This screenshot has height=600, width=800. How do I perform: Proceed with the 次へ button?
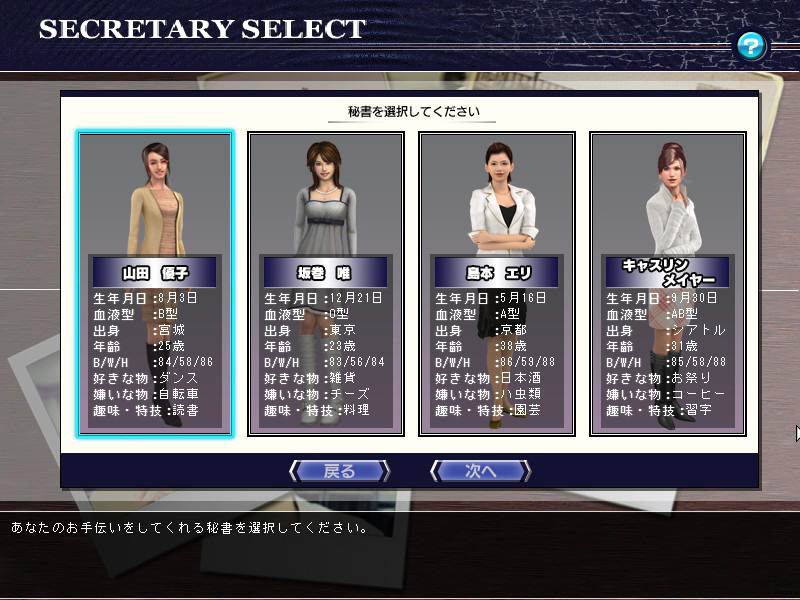pos(481,471)
